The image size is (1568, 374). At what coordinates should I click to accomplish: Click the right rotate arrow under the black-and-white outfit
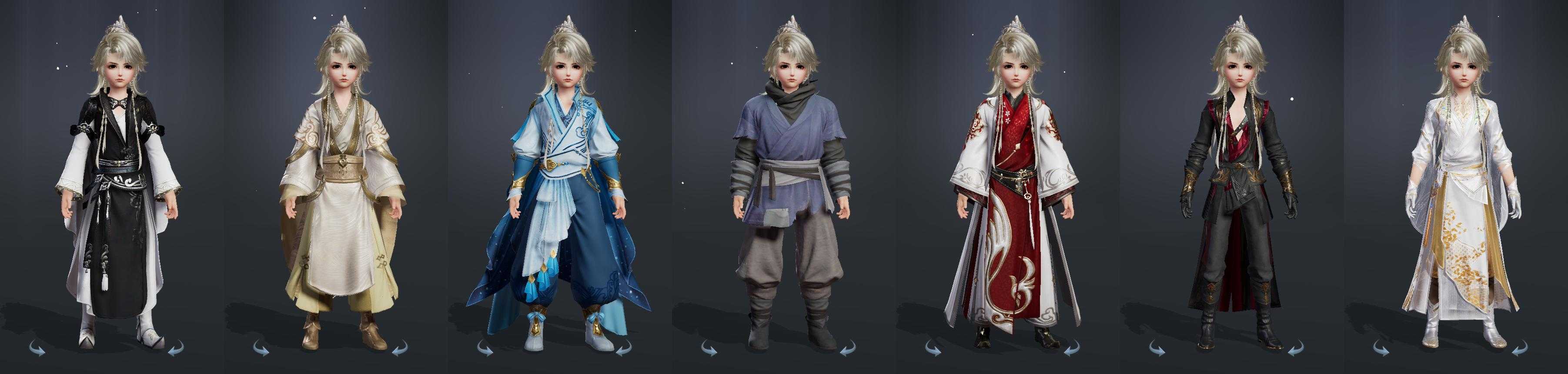[175, 348]
